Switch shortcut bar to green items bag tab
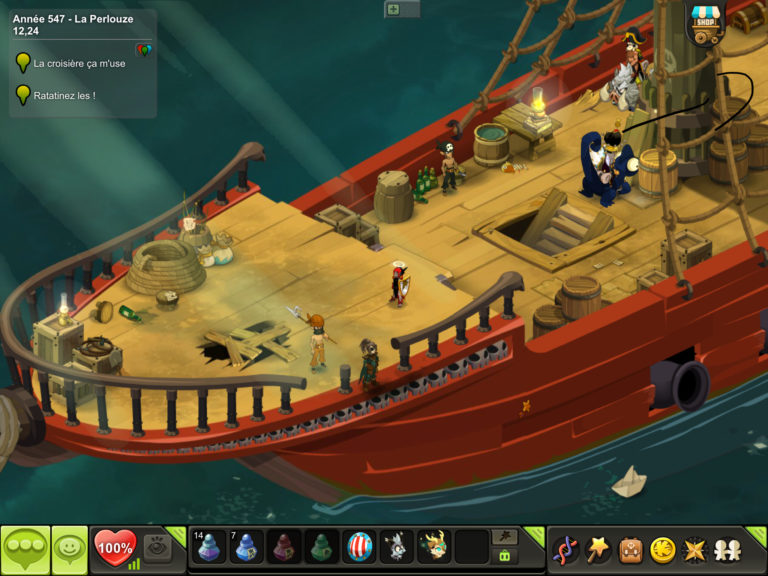This screenshot has height=576, width=768. [505, 556]
